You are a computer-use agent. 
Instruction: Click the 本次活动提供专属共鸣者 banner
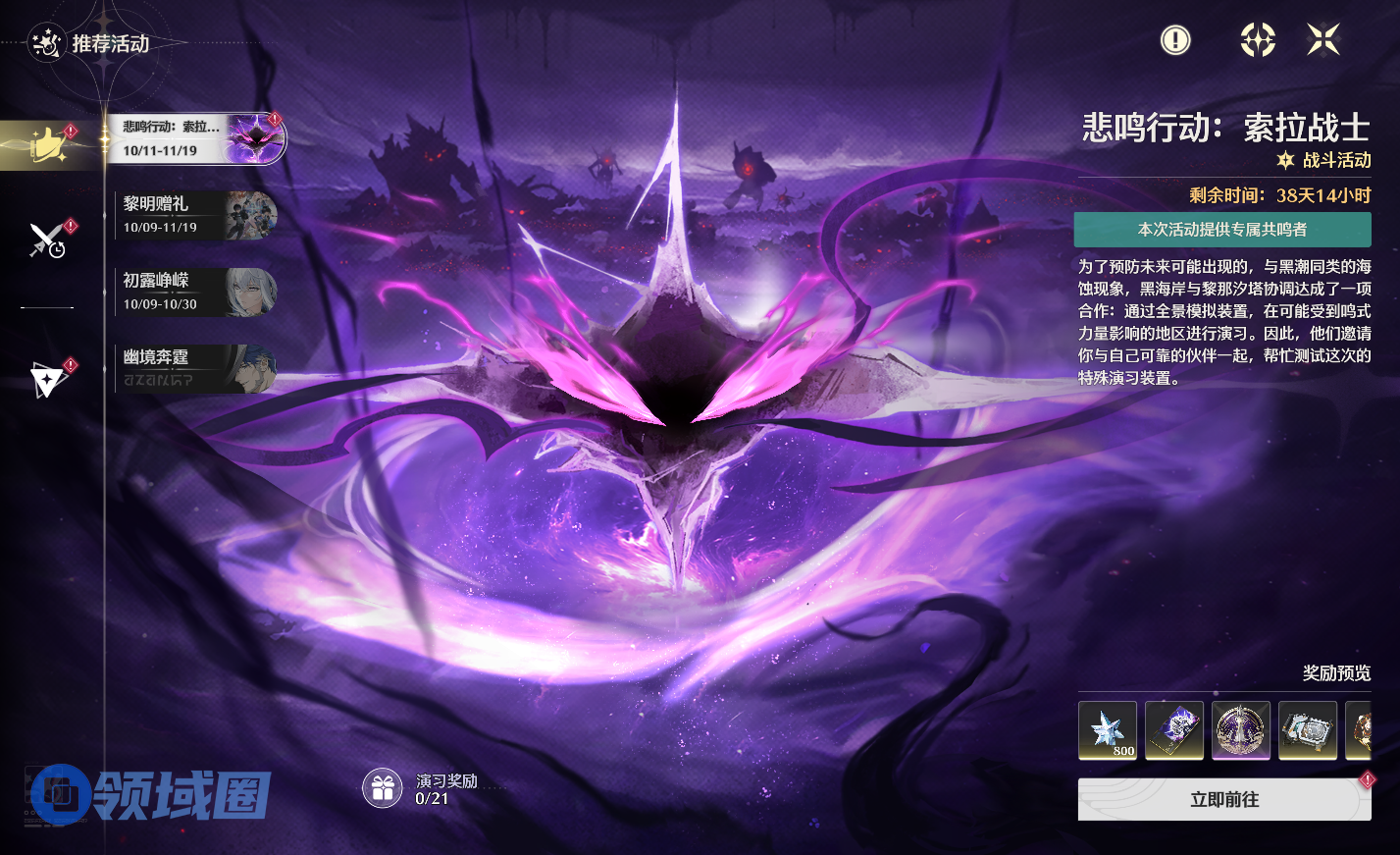[1222, 230]
